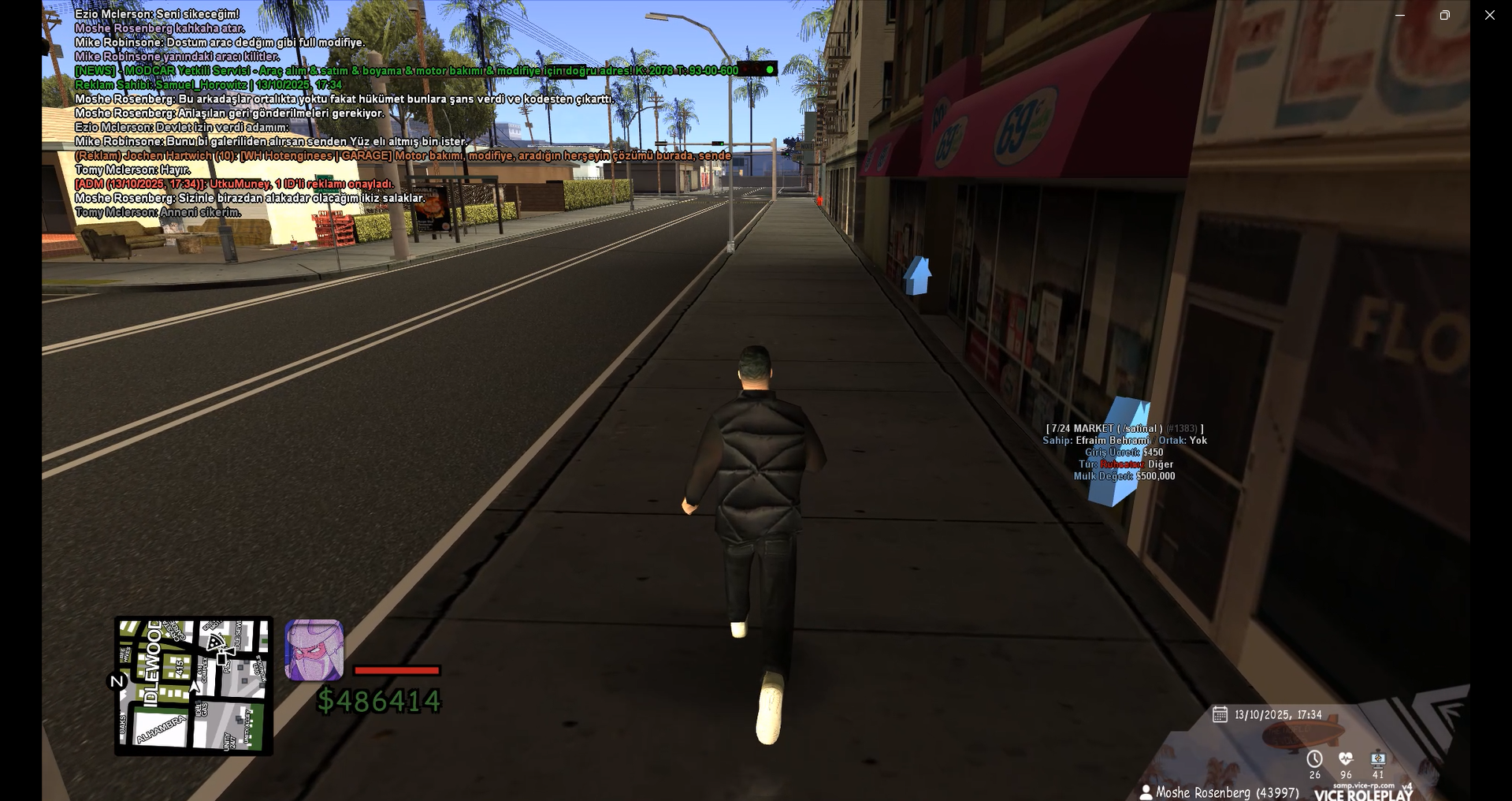Viewport: 1512px width, 801px height.
Task: Click the heartbeat icon above 96
Action: coord(1346,758)
